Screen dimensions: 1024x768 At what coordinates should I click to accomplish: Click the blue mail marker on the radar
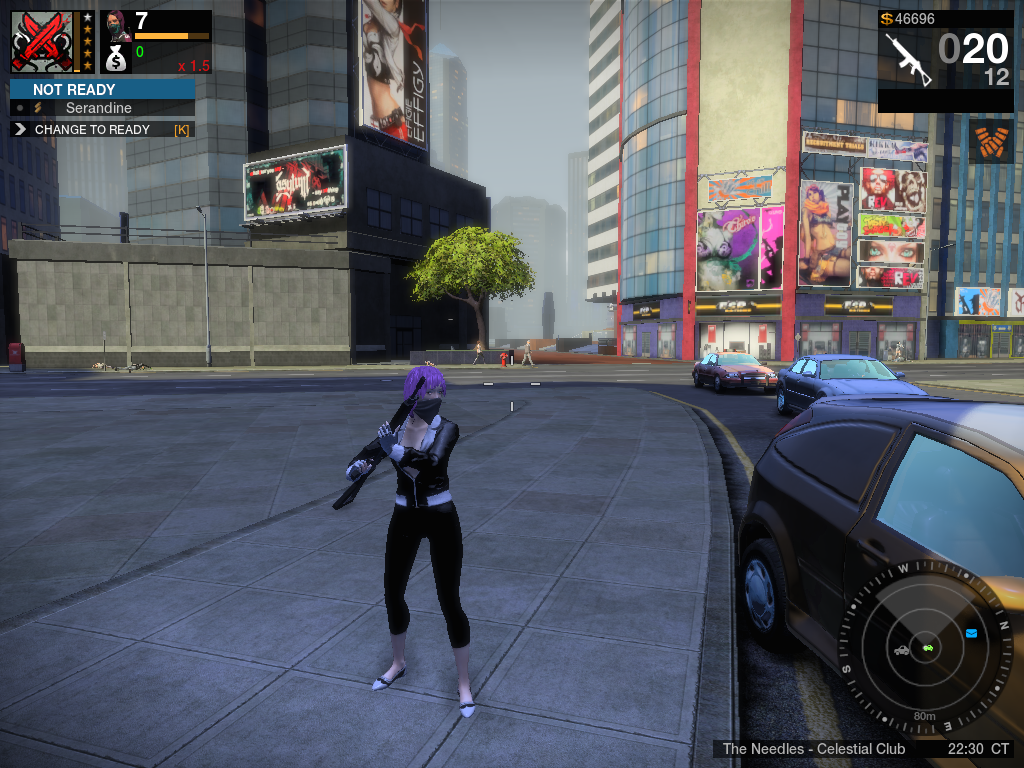[971, 633]
